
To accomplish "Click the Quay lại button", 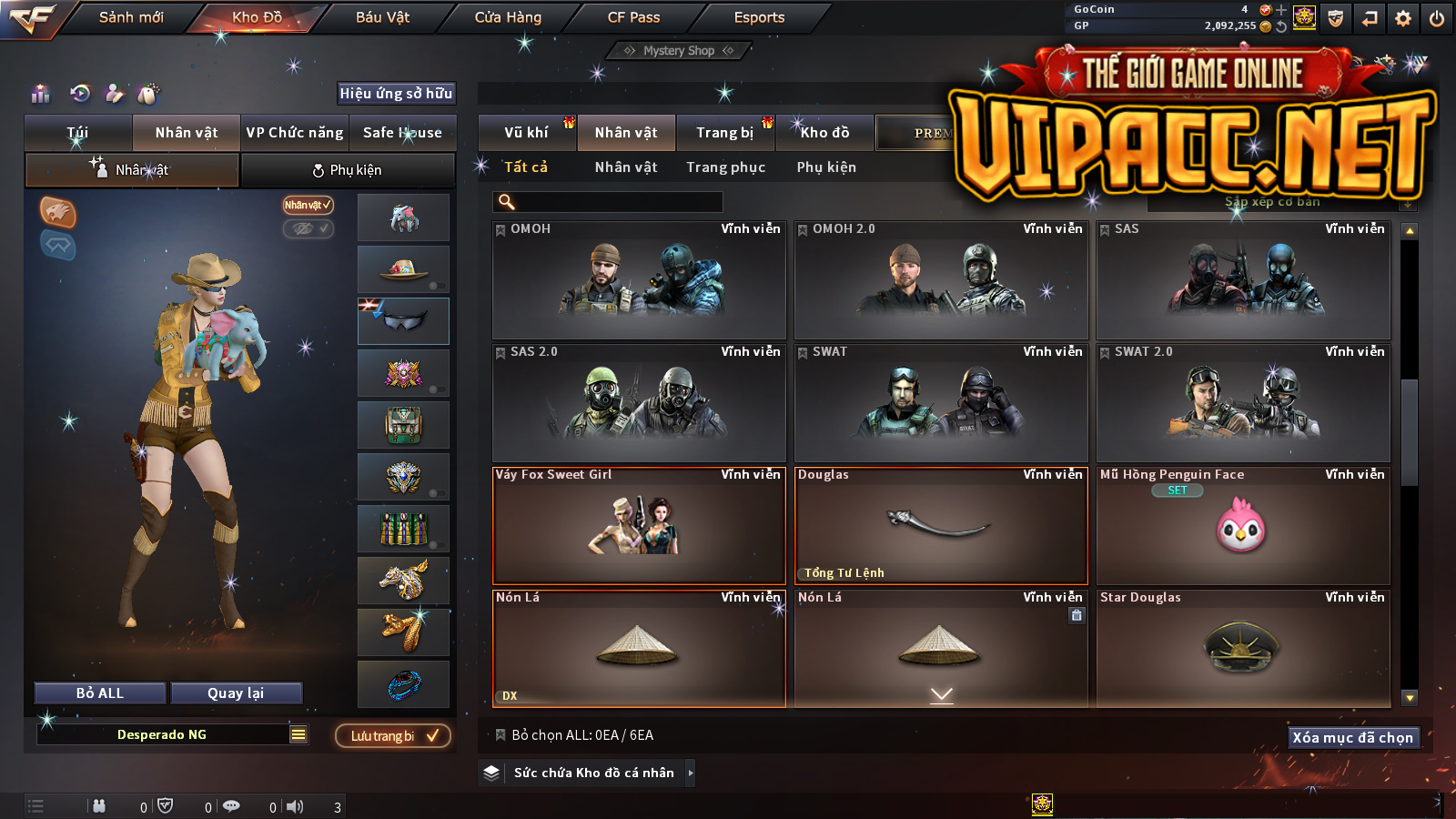I will coord(236,693).
